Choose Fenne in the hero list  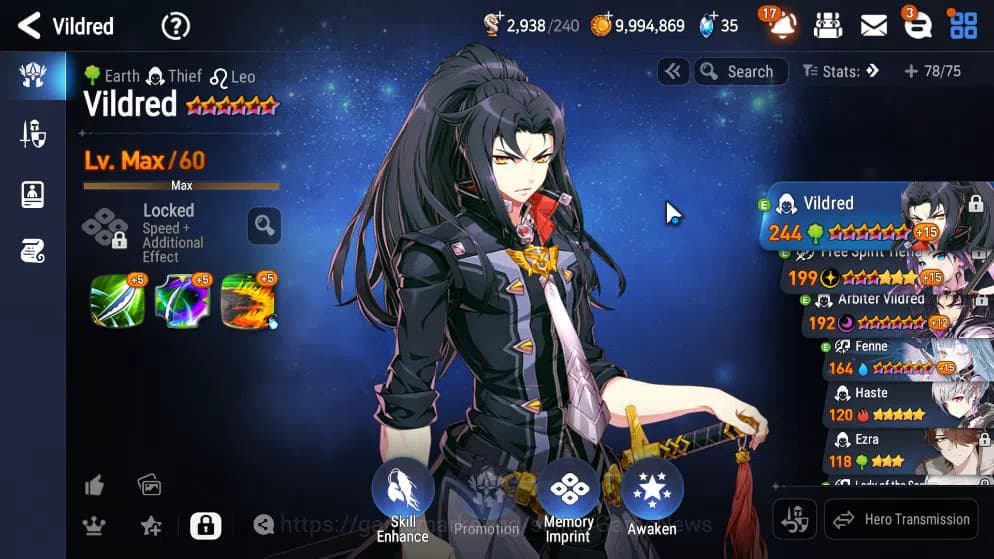pyautogui.click(x=890, y=358)
